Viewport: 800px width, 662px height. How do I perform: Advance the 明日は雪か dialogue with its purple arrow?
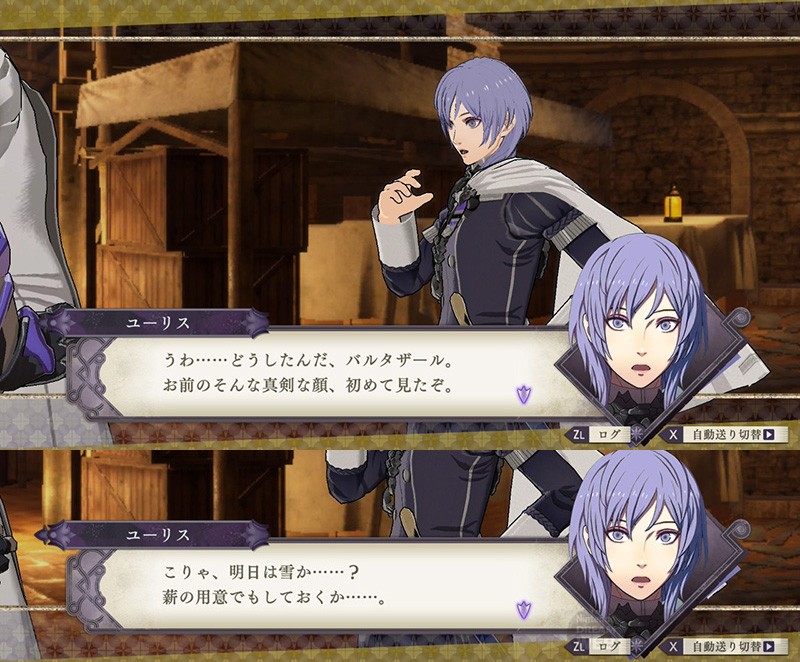522,608
